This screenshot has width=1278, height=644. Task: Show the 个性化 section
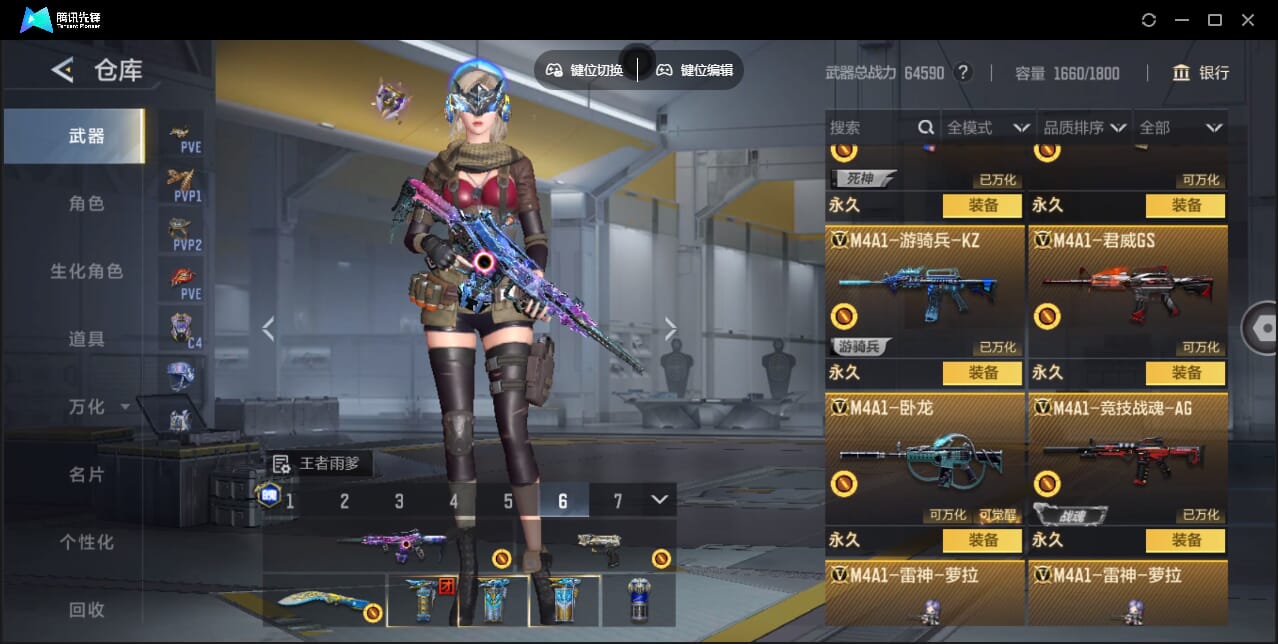coord(86,543)
